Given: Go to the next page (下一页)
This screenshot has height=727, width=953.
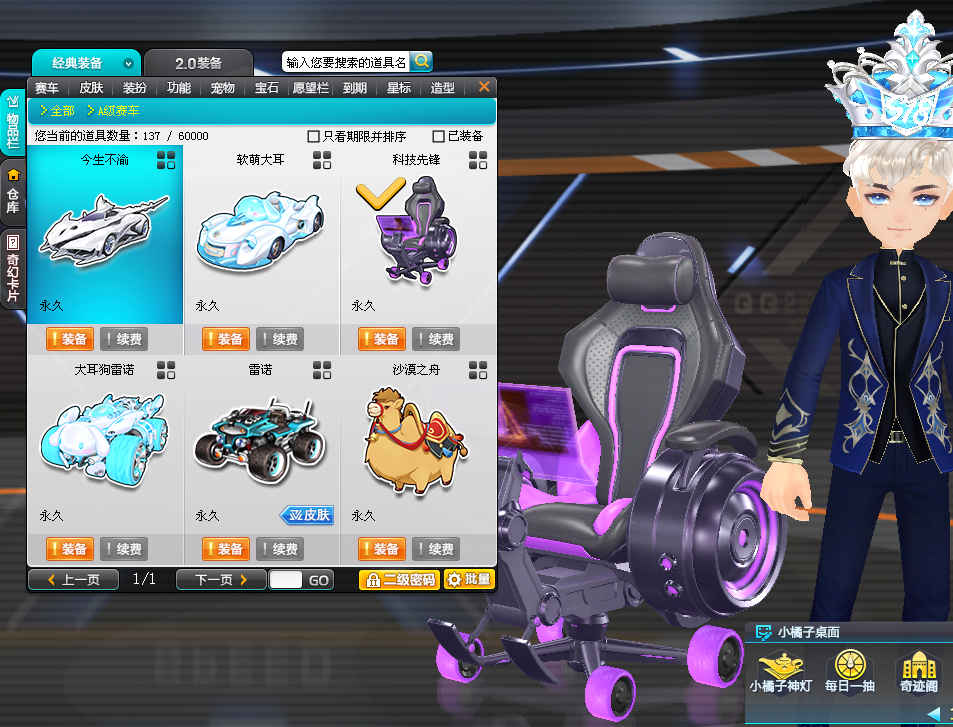Looking at the screenshot, I should [220, 580].
